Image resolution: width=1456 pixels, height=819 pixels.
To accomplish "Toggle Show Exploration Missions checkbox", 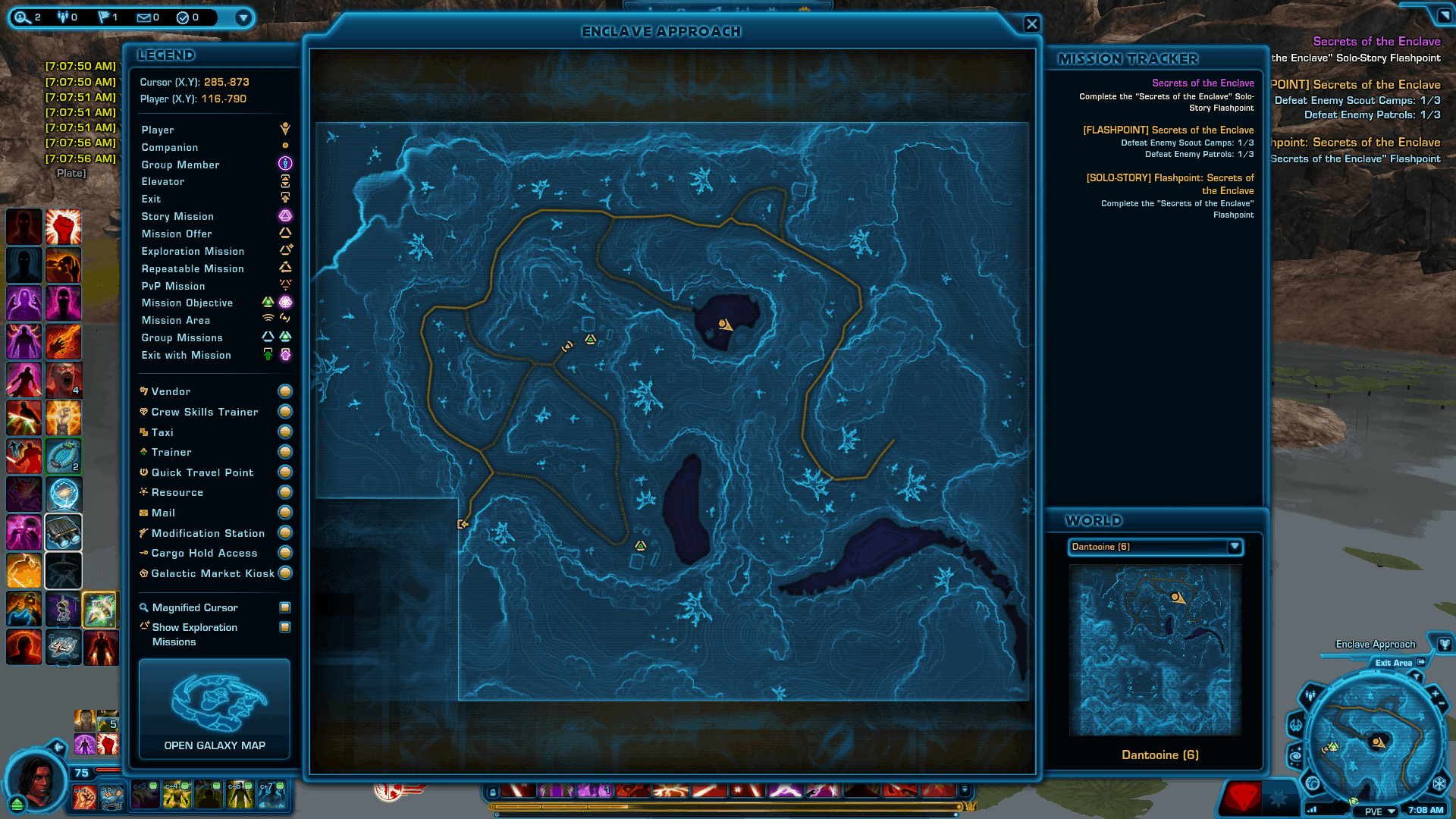I will pyautogui.click(x=285, y=627).
